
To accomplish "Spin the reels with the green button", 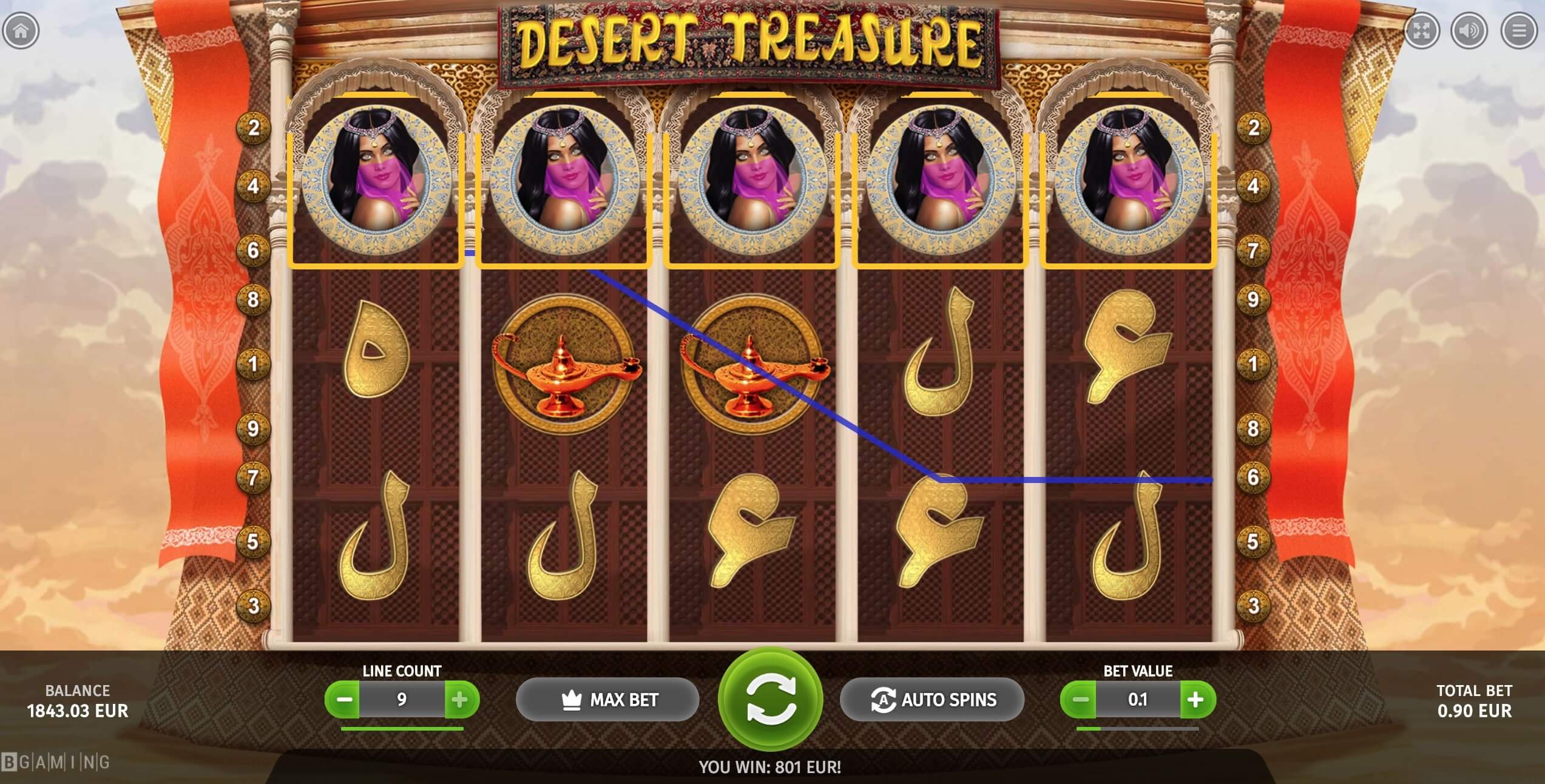I will (770, 699).
